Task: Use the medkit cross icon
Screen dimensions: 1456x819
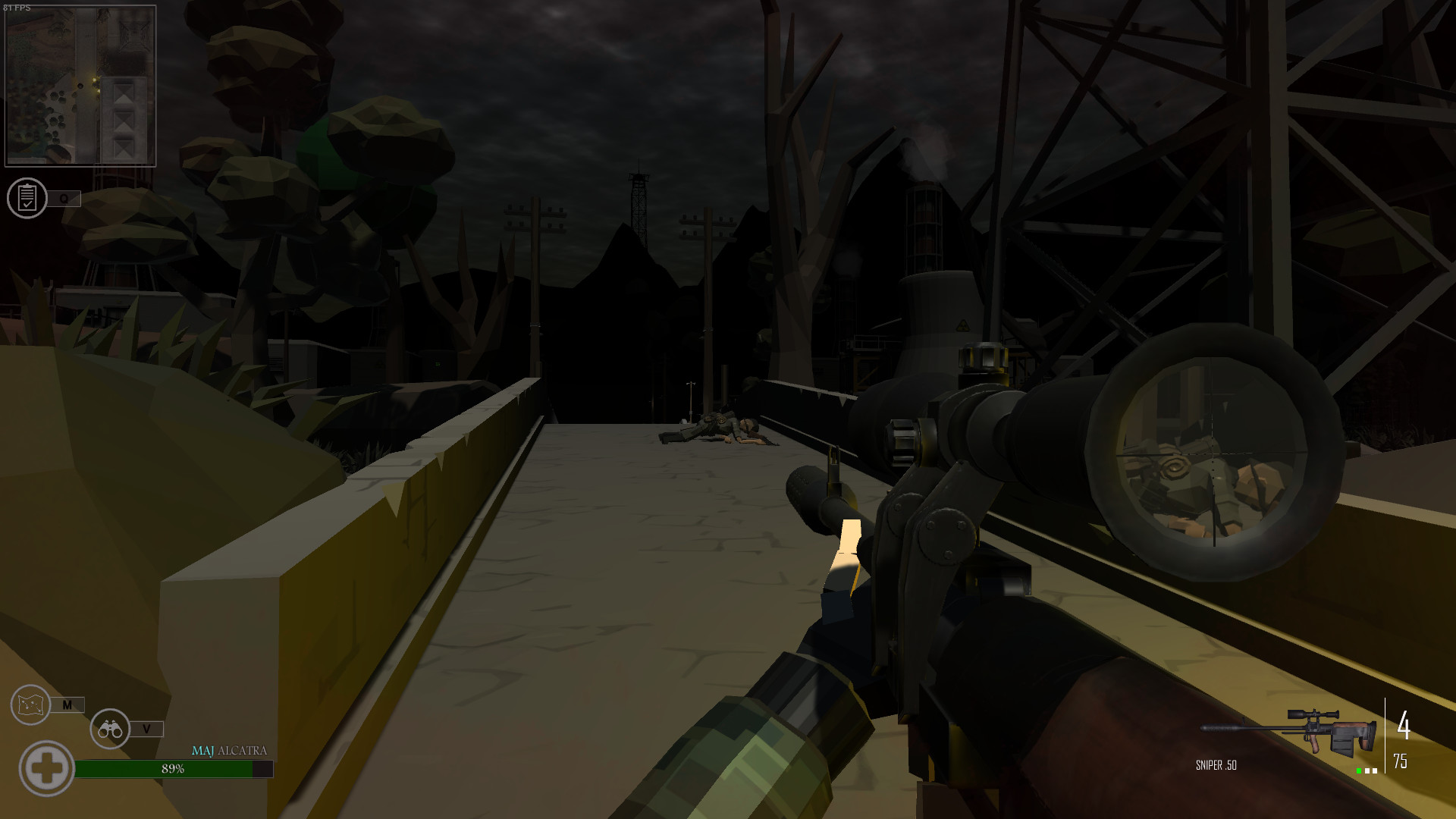Action: tap(49, 768)
